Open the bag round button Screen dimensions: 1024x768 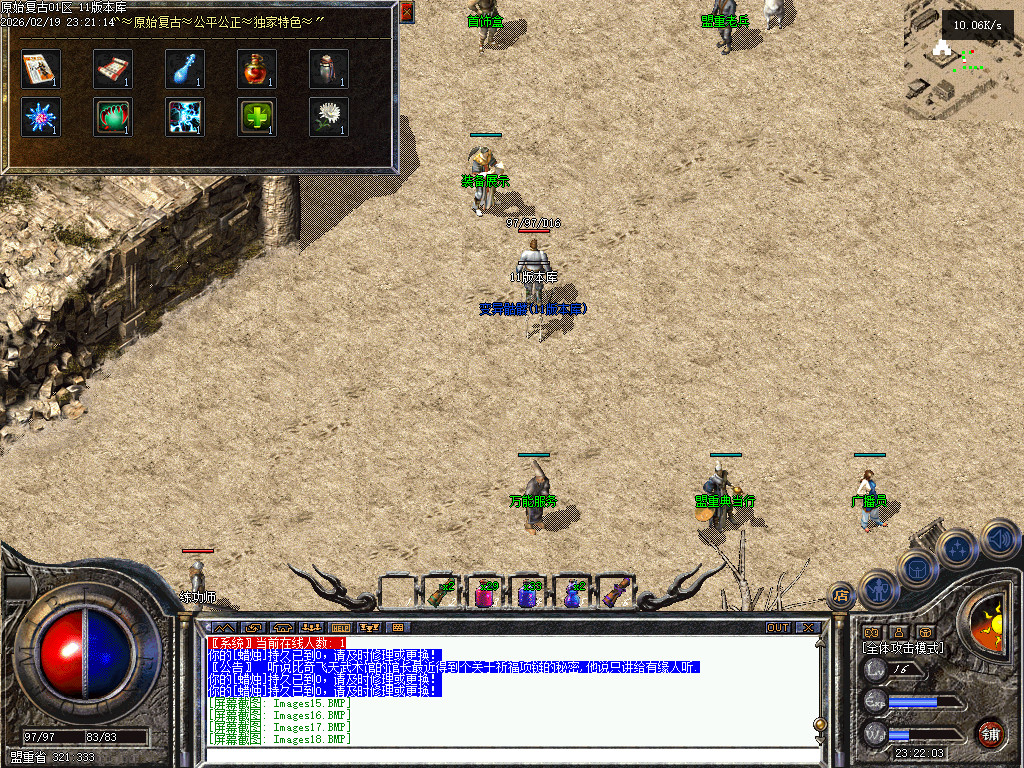tap(917, 569)
